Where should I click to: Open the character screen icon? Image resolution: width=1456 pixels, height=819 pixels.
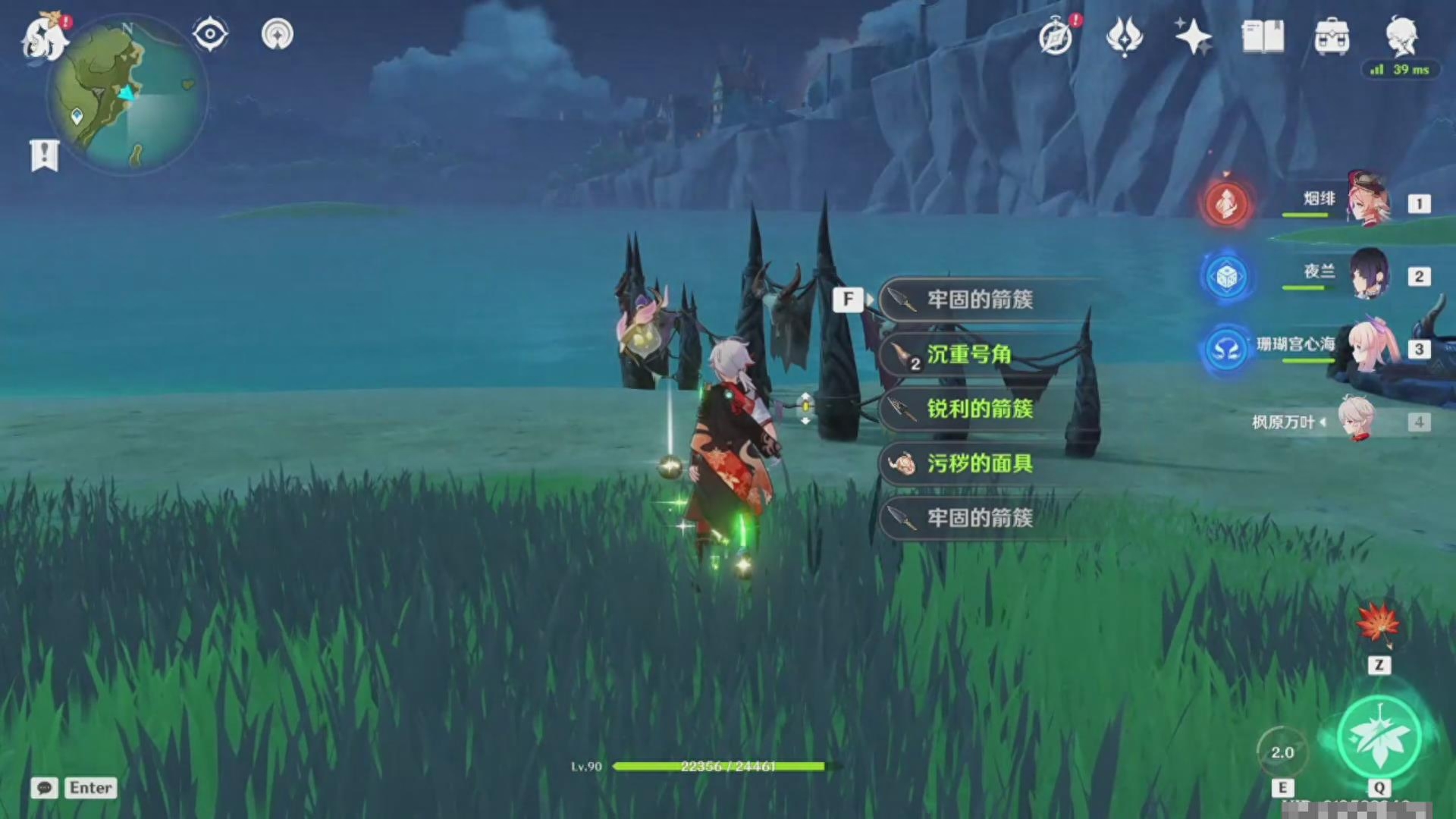coord(1401,35)
